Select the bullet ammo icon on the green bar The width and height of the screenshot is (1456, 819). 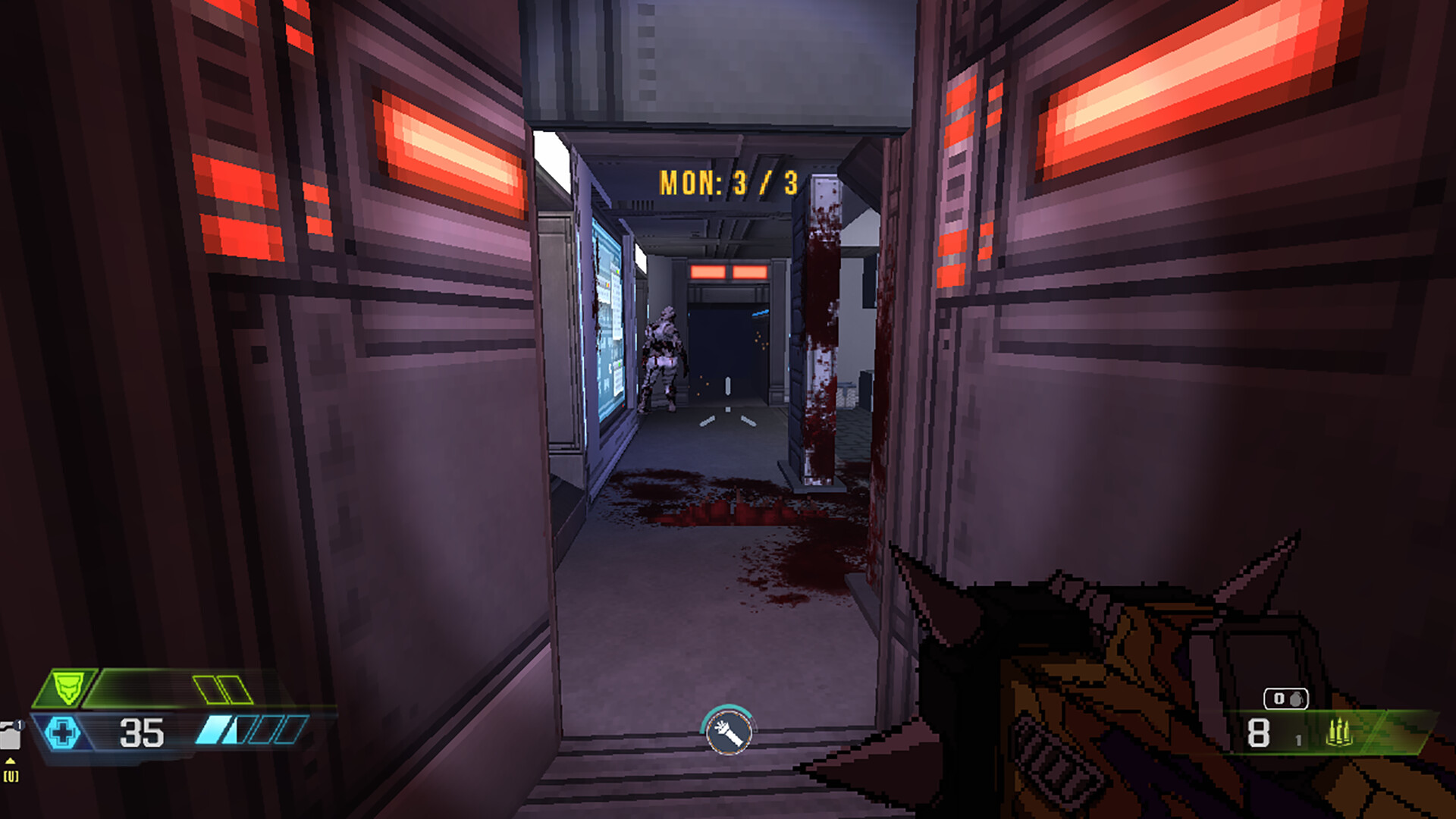(x=1340, y=732)
